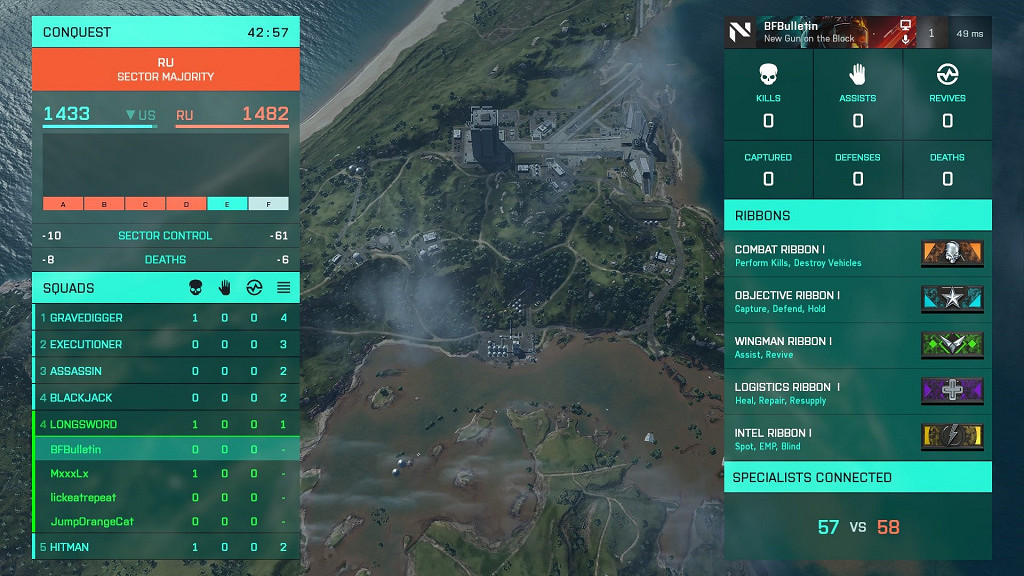Sort squads by assists hand icon
Viewport: 1024px width, 576px height.
225,288
